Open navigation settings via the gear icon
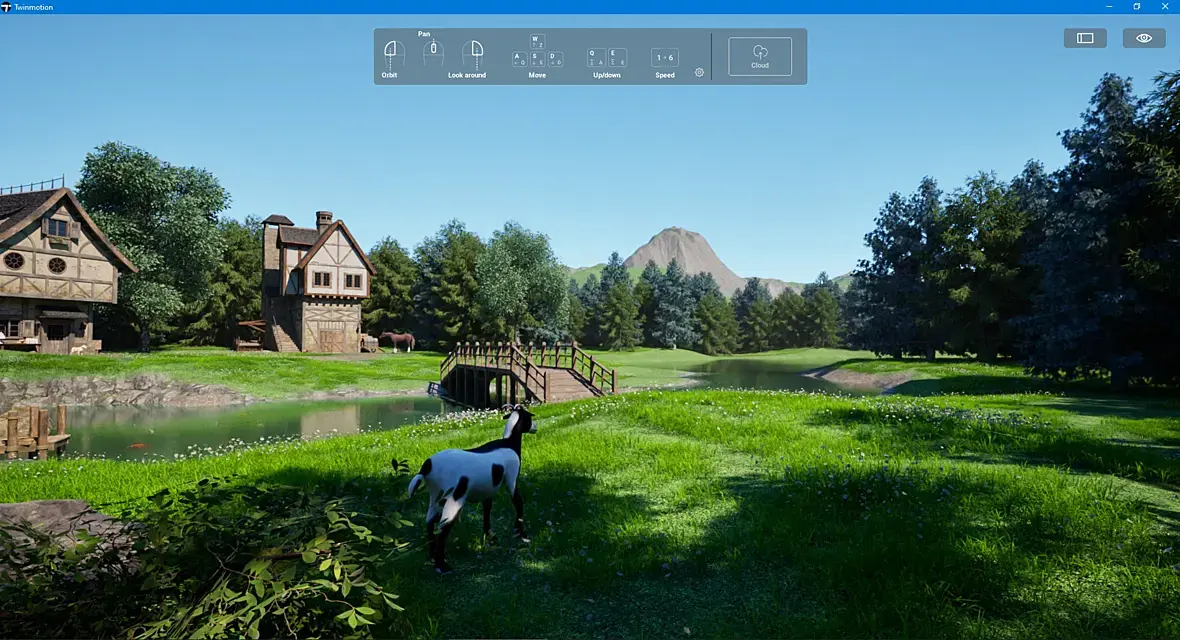The width and height of the screenshot is (1180, 640). coord(699,72)
